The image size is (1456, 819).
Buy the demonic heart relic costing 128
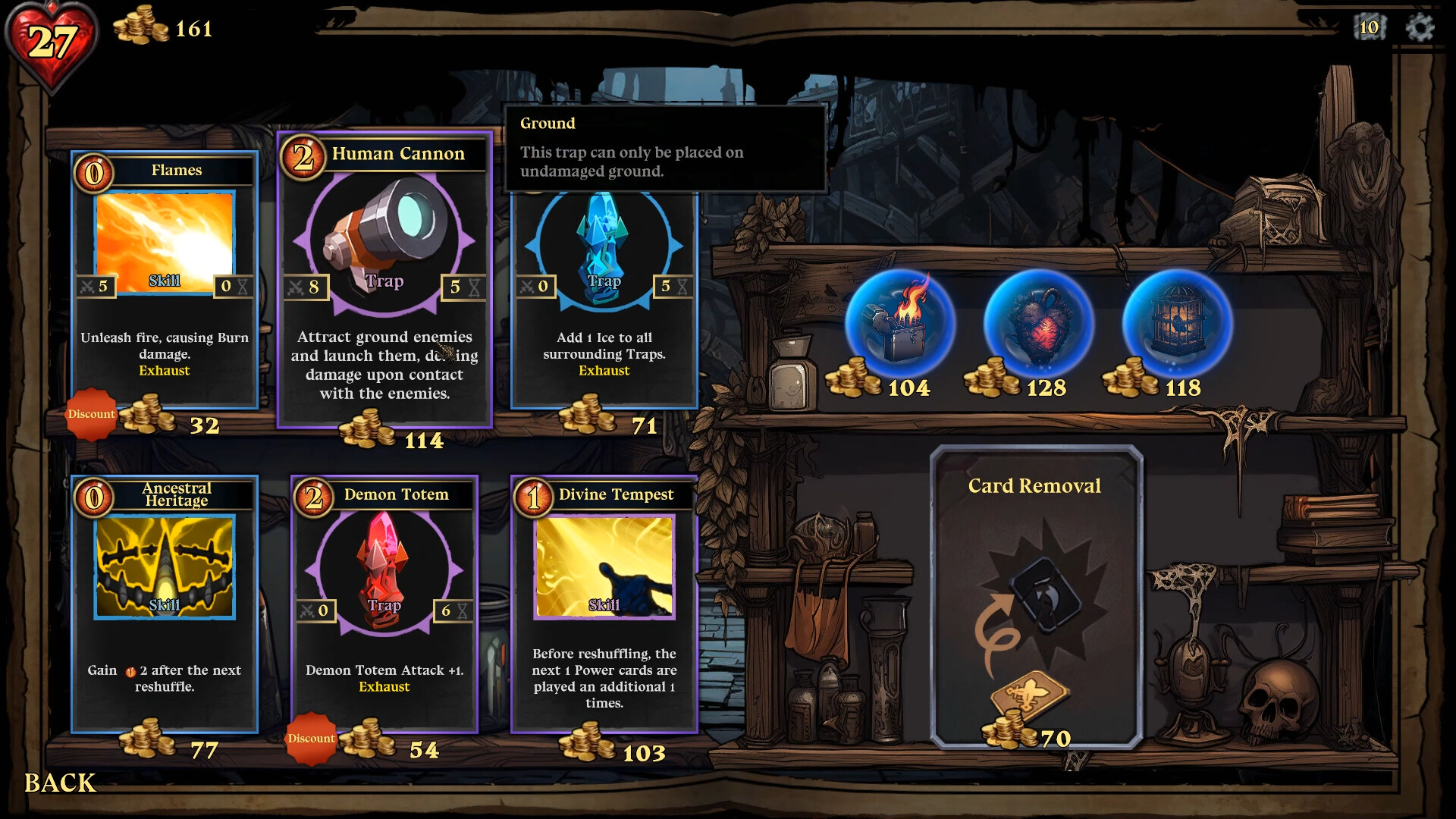click(1041, 326)
